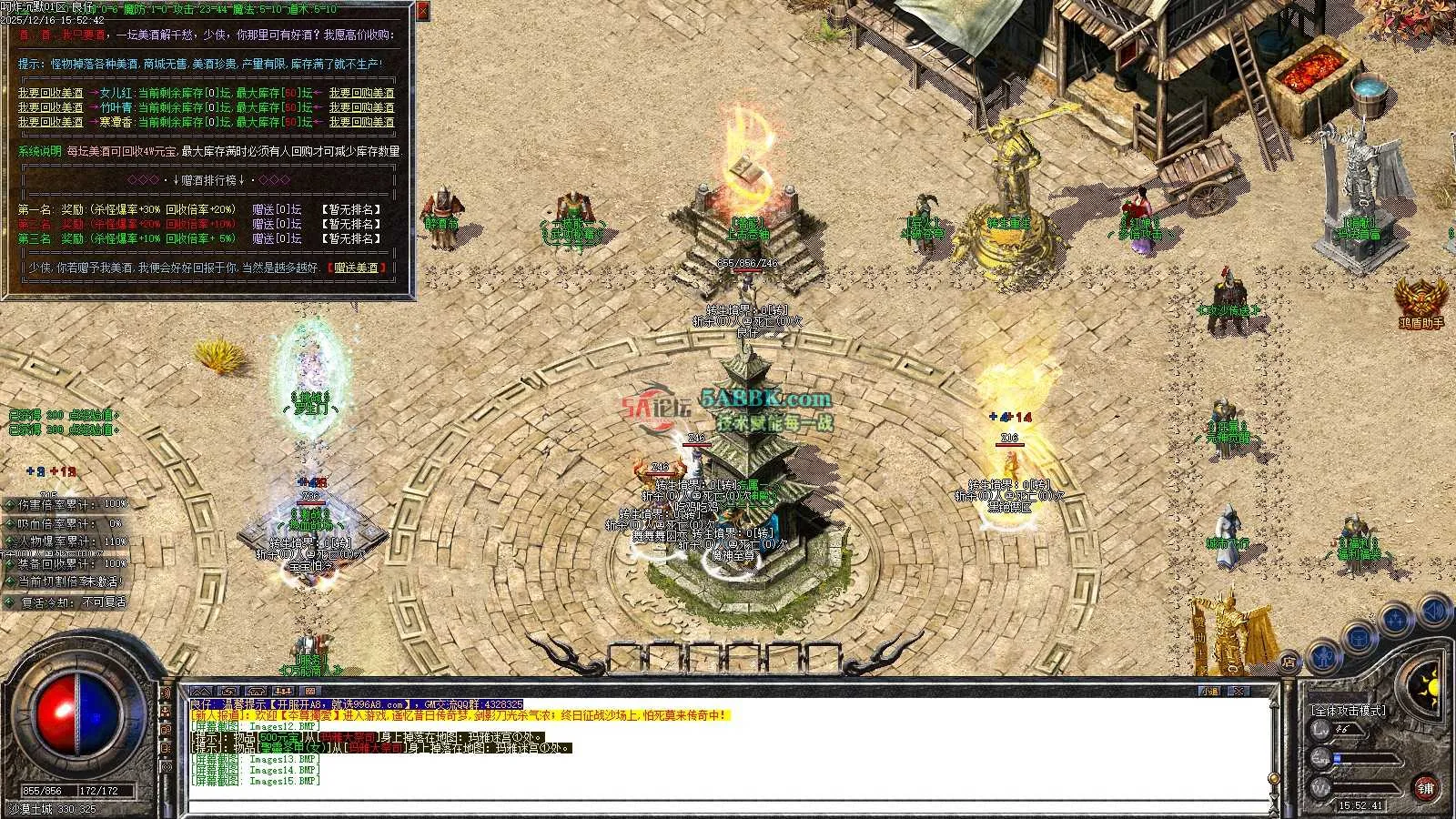
Task: Click the 鸡盾助手 helper icon
Action: (1421, 300)
